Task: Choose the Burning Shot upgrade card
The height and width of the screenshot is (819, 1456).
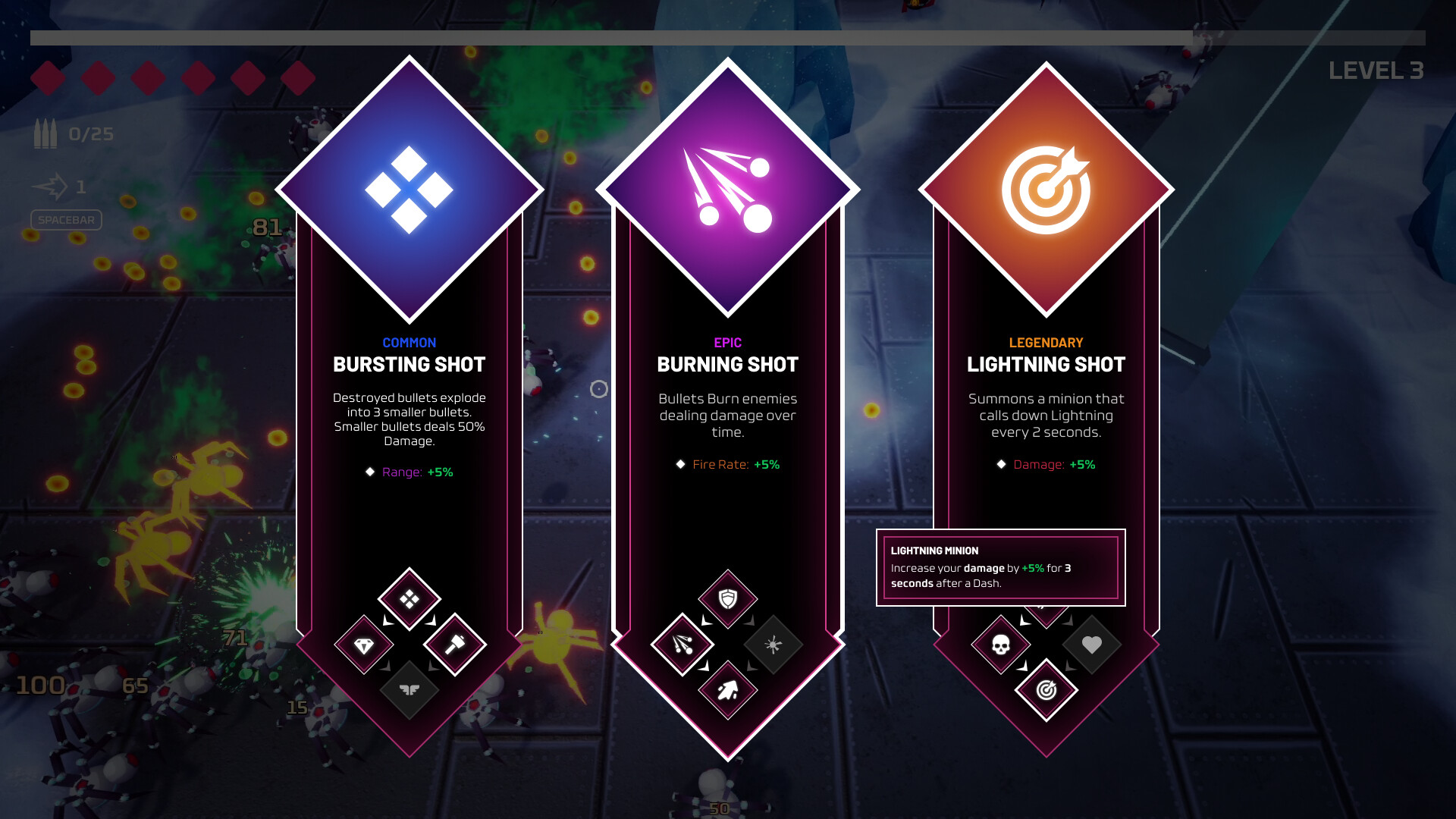Action: point(726,417)
